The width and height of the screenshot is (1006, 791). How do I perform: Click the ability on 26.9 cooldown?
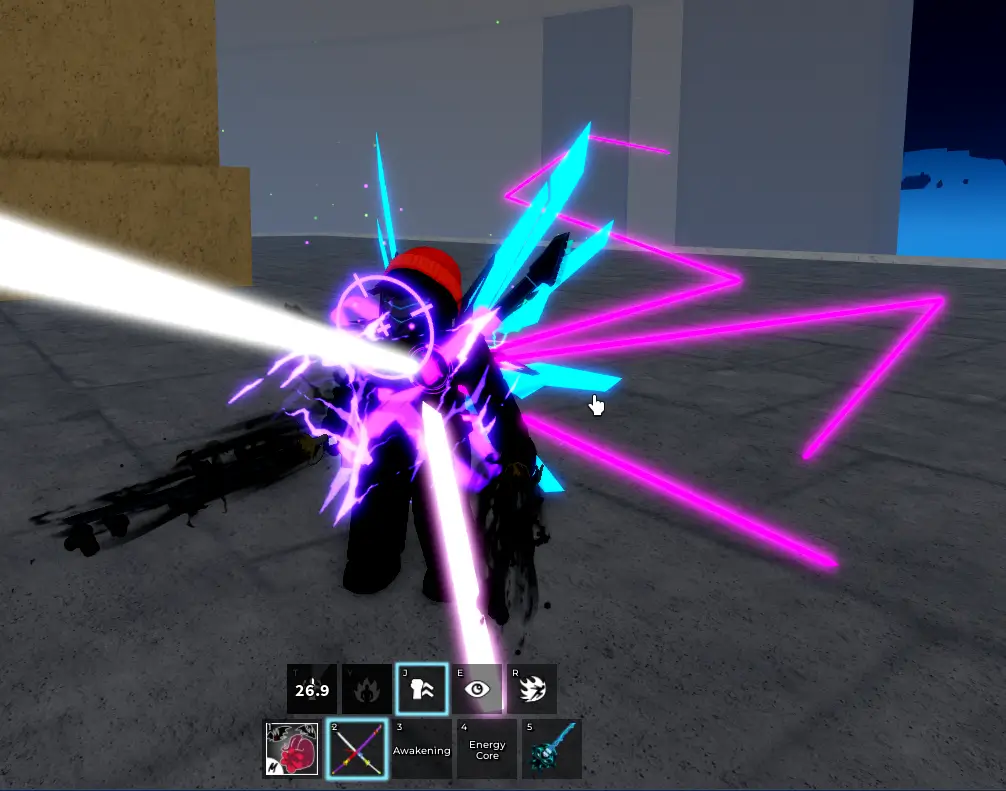tap(312, 689)
